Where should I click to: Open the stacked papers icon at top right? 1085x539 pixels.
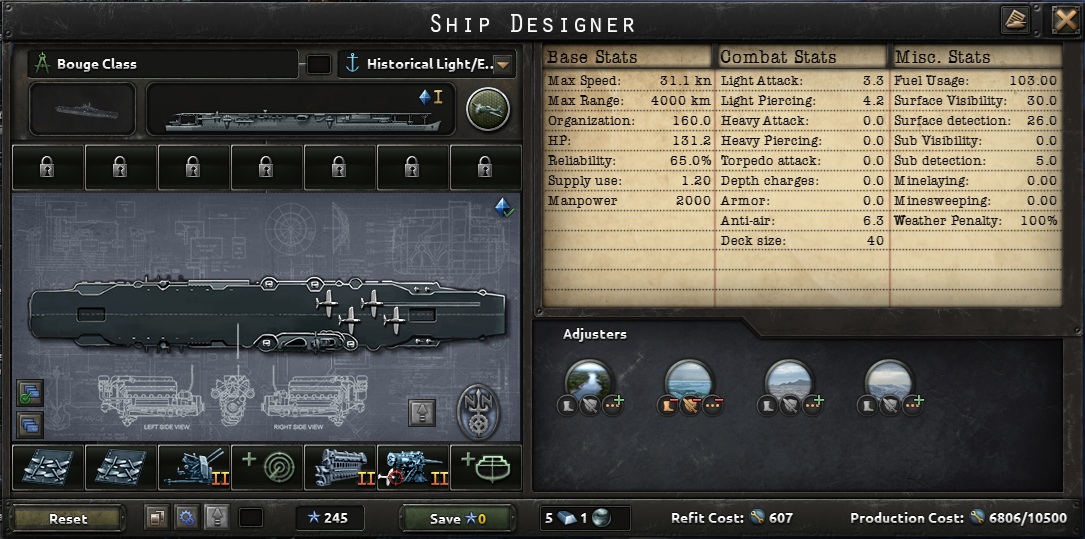1014,20
